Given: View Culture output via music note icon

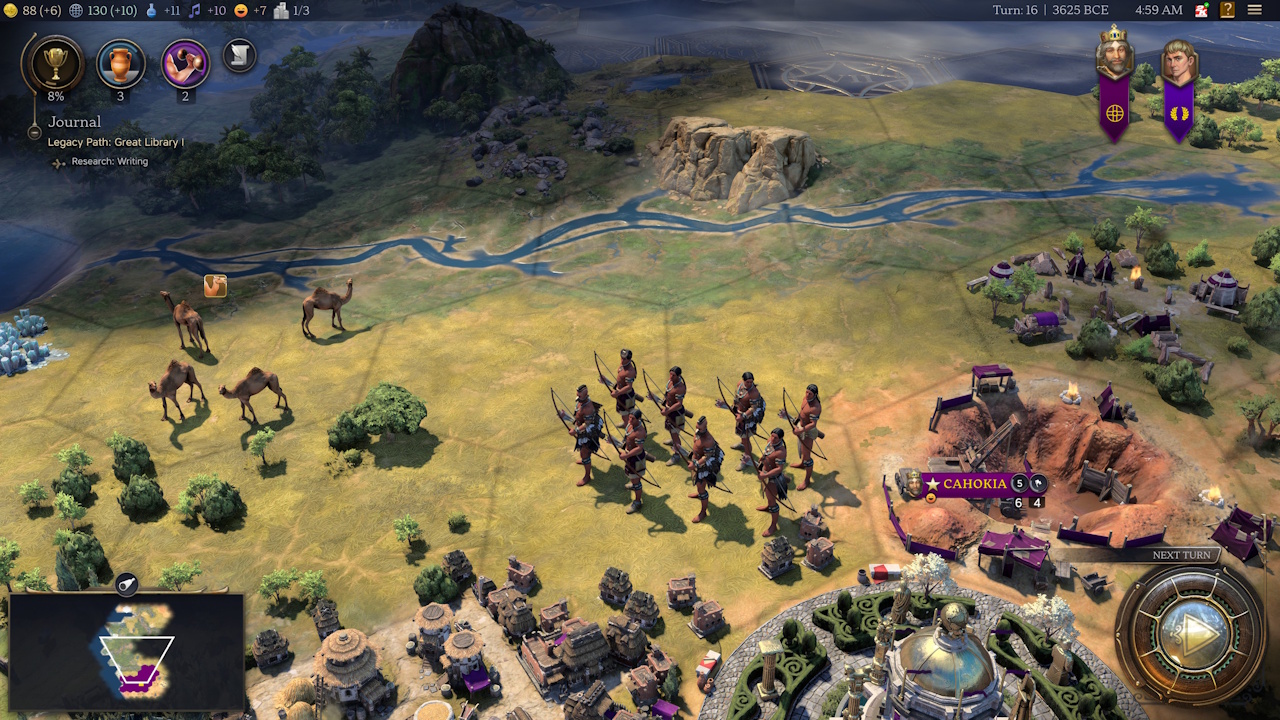Looking at the screenshot, I should tap(194, 10).
